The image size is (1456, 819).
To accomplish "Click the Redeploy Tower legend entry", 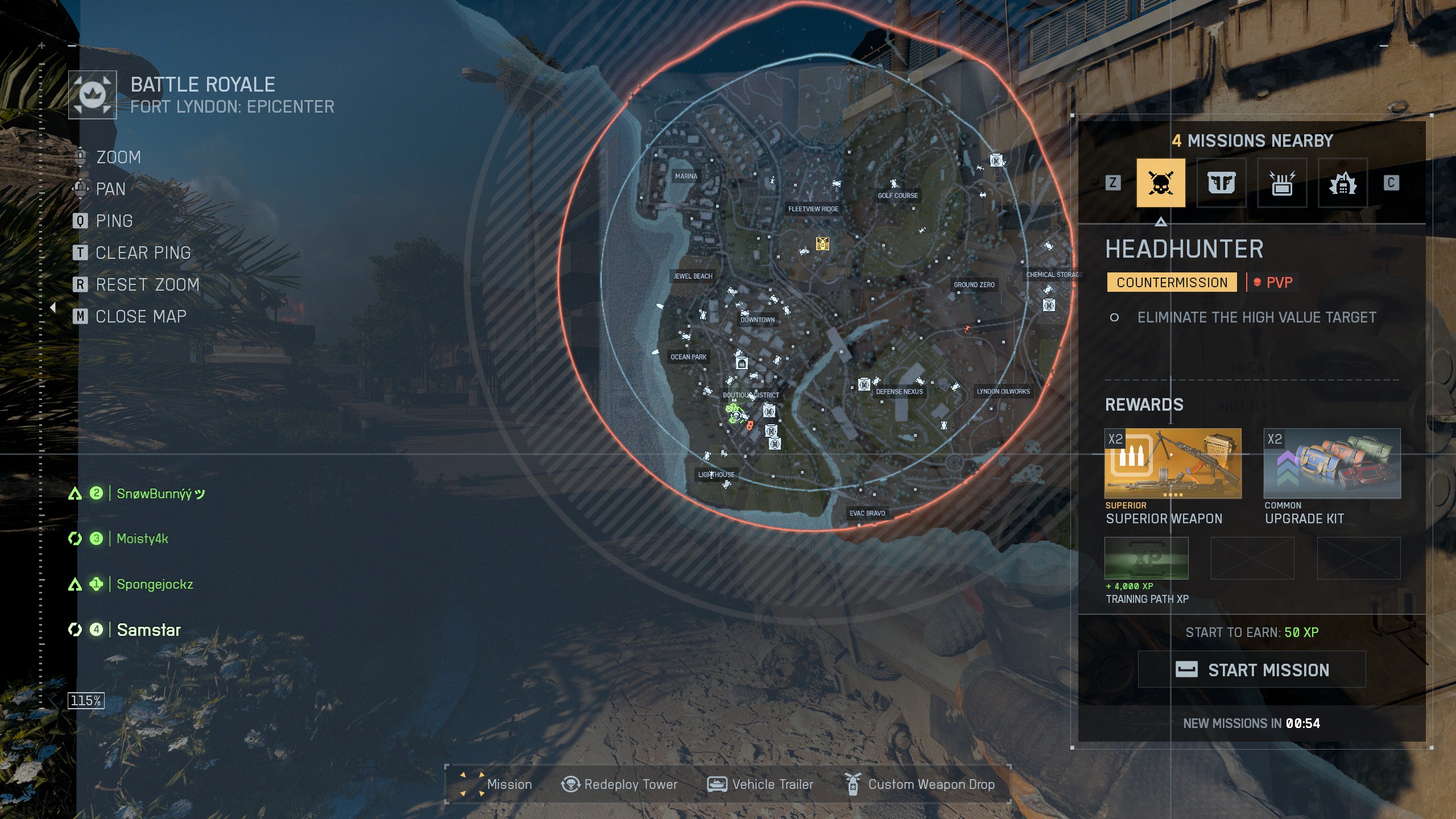I will (x=619, y=785).
